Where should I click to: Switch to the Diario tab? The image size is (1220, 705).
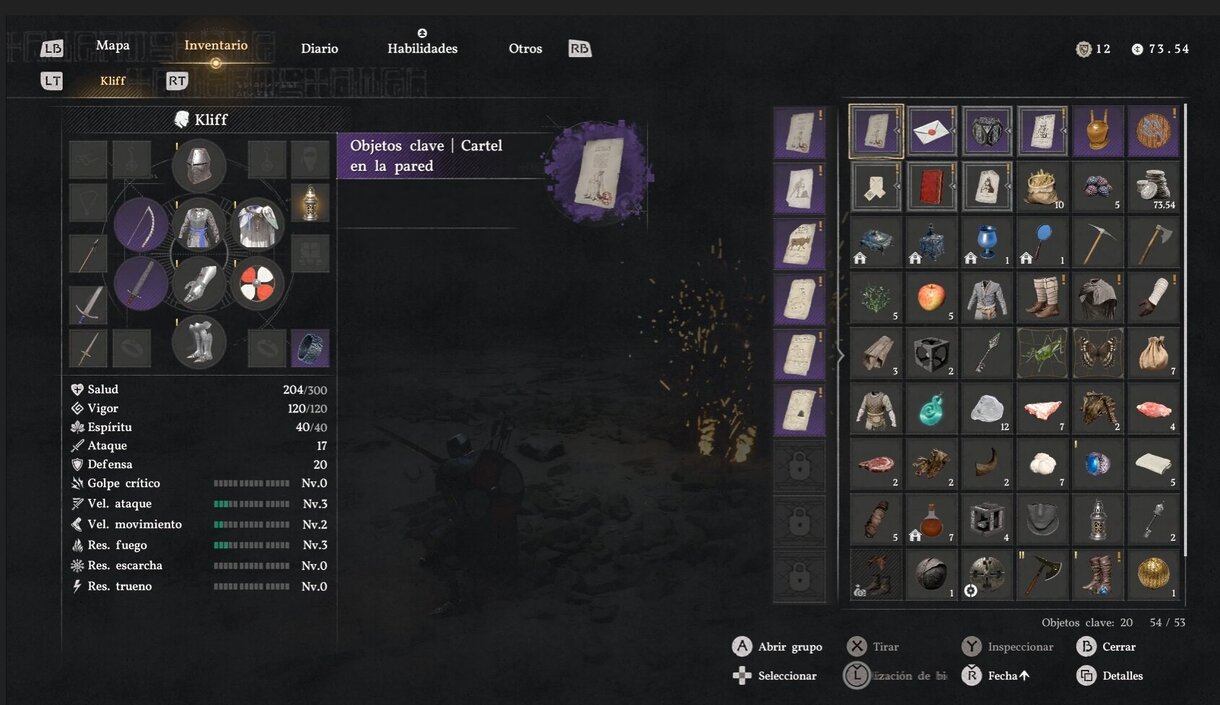click(319, 48)
